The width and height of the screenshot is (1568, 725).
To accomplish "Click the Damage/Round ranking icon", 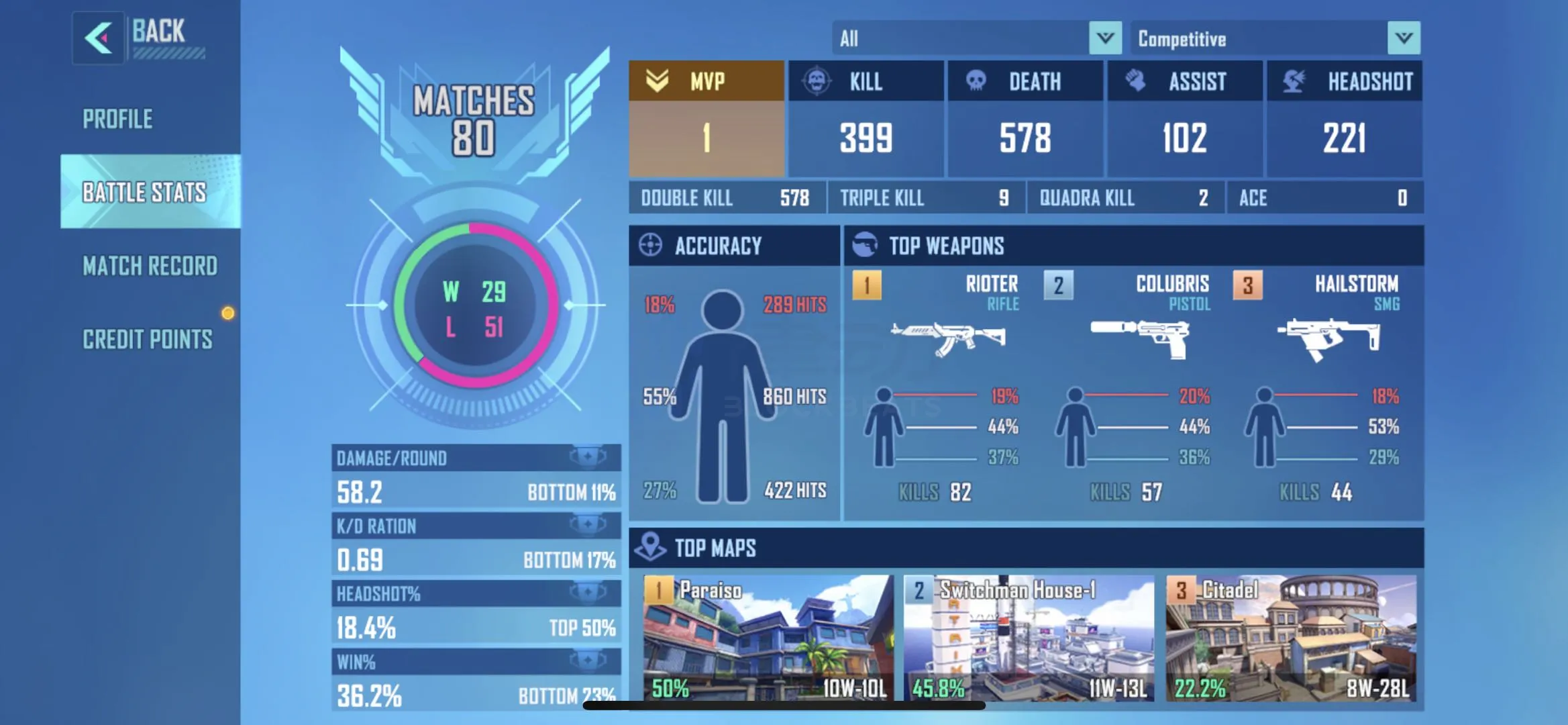I will [588, 457].
